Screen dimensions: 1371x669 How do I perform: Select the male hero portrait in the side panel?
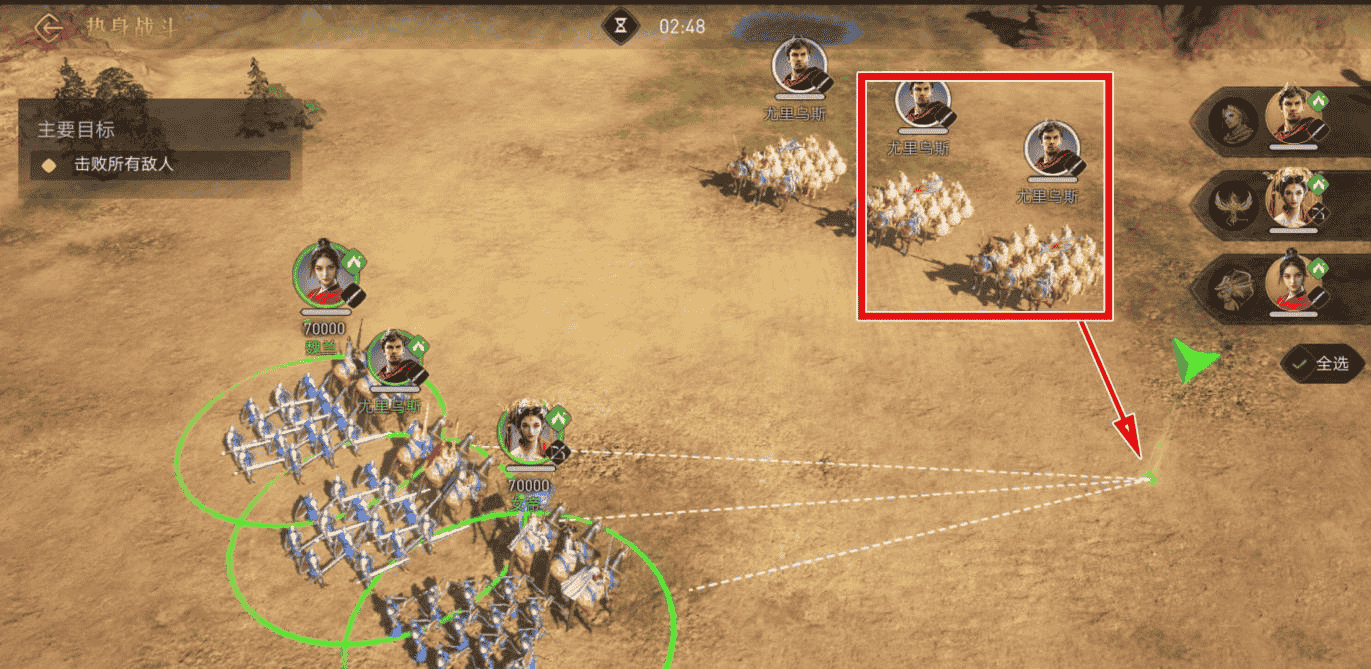[1291, 117]
